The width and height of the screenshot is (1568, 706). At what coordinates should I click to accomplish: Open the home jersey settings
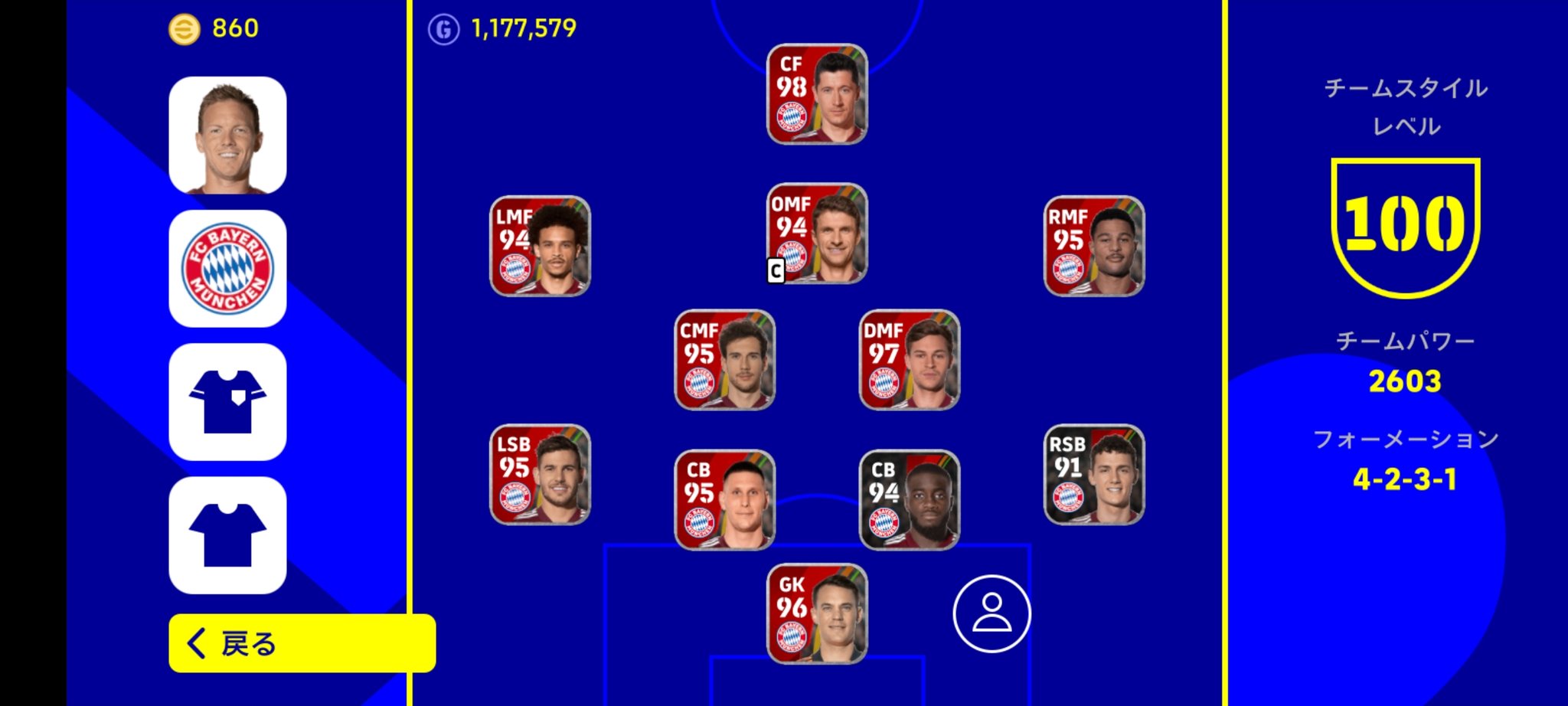[x=227, y=400]
